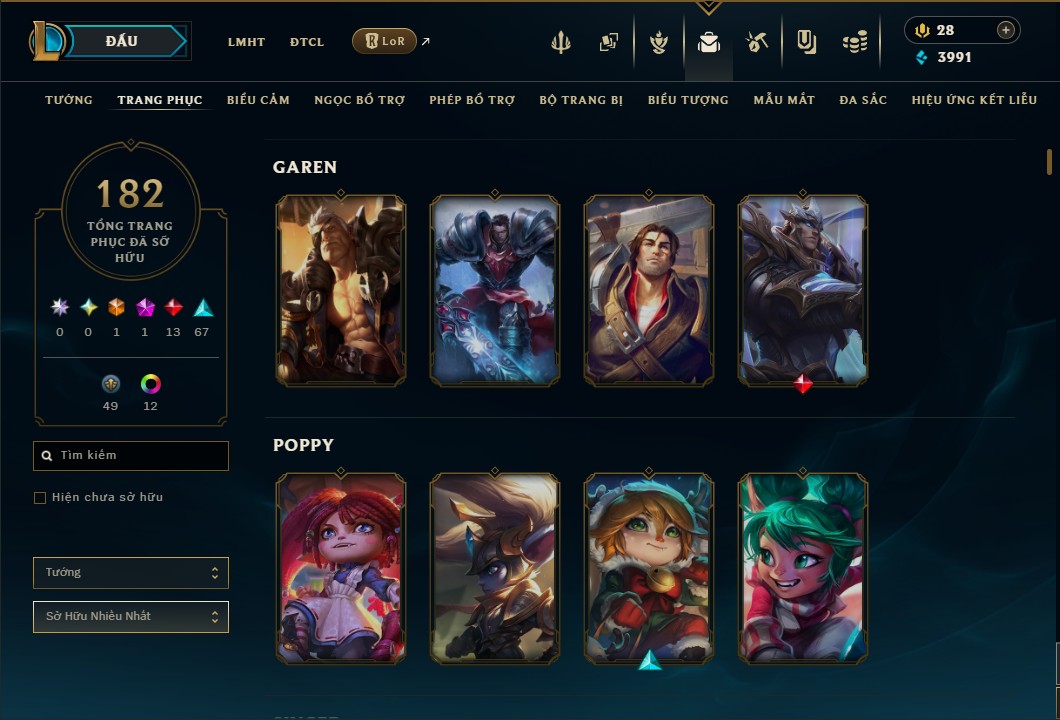Type in the Tìm kiếm search box
1060x720 pixels.
(x=140, y=456)
